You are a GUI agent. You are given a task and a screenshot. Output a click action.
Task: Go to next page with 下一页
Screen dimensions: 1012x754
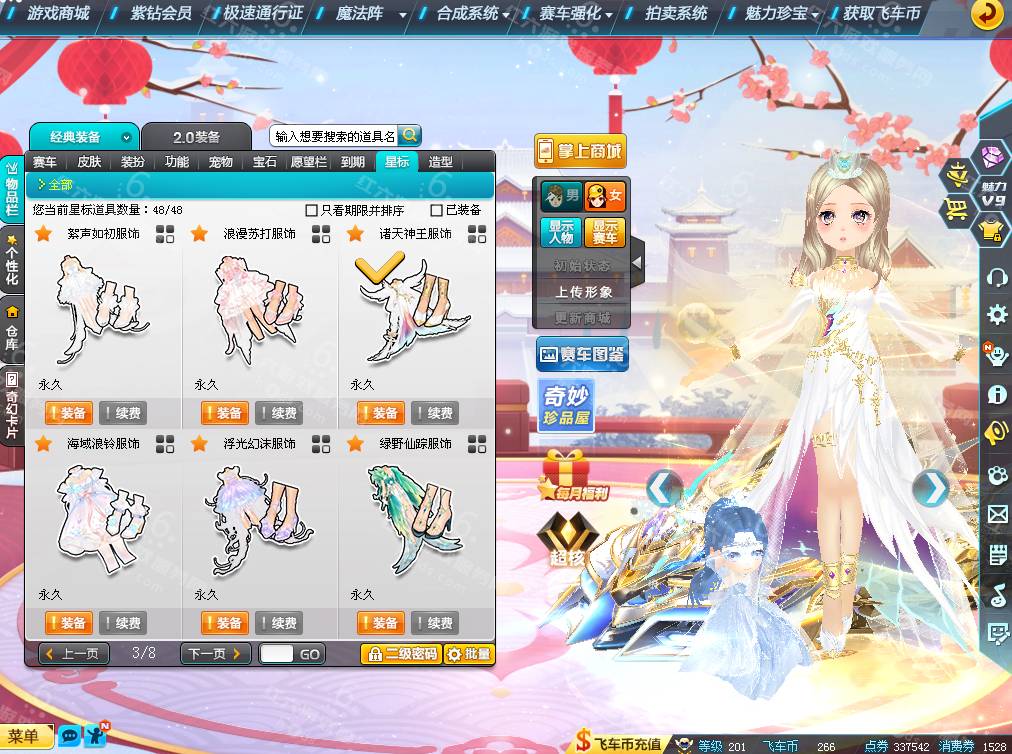(x=215, y=654)
